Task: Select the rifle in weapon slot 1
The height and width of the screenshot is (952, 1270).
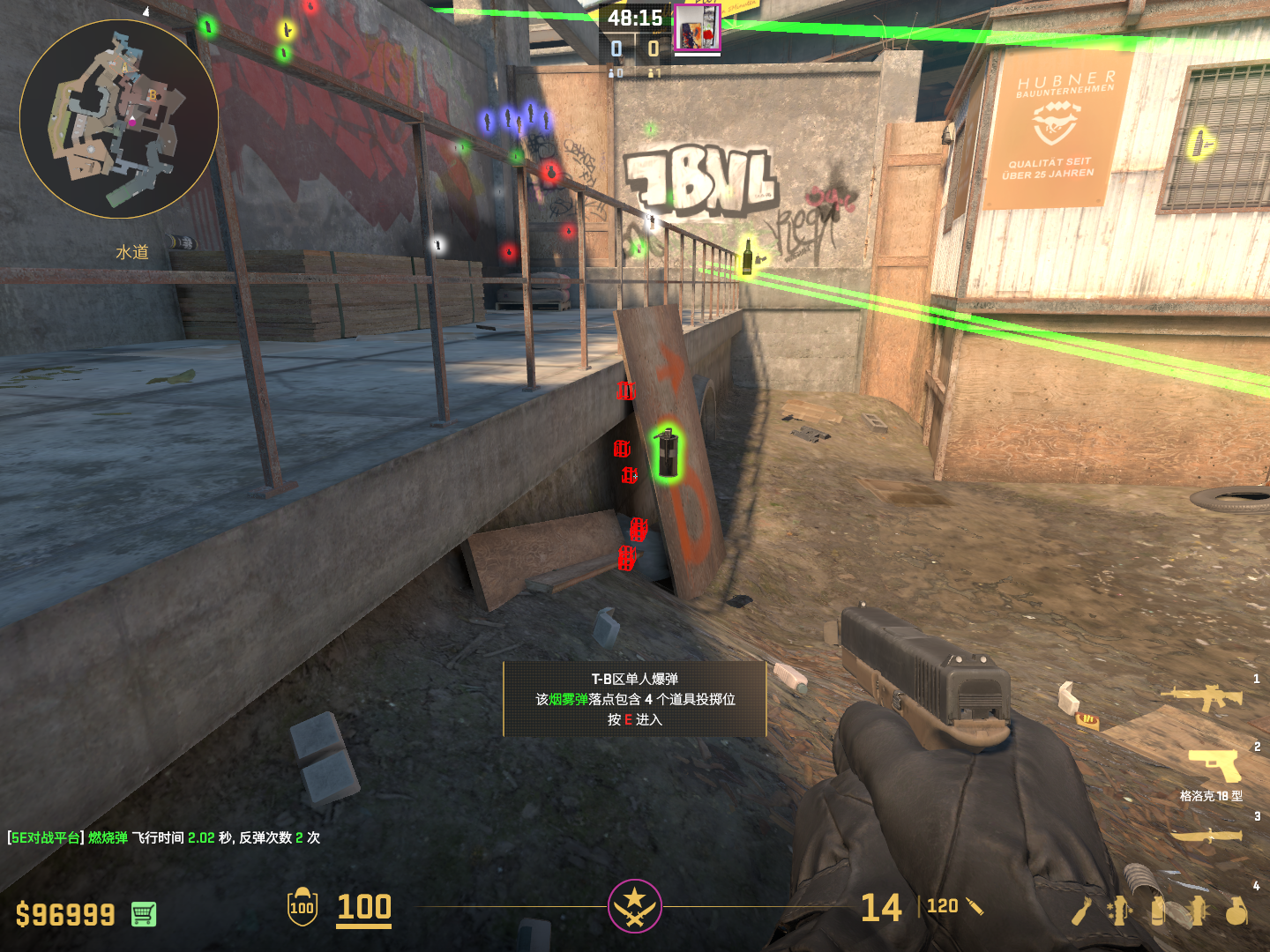Action: pos(1202,697)
